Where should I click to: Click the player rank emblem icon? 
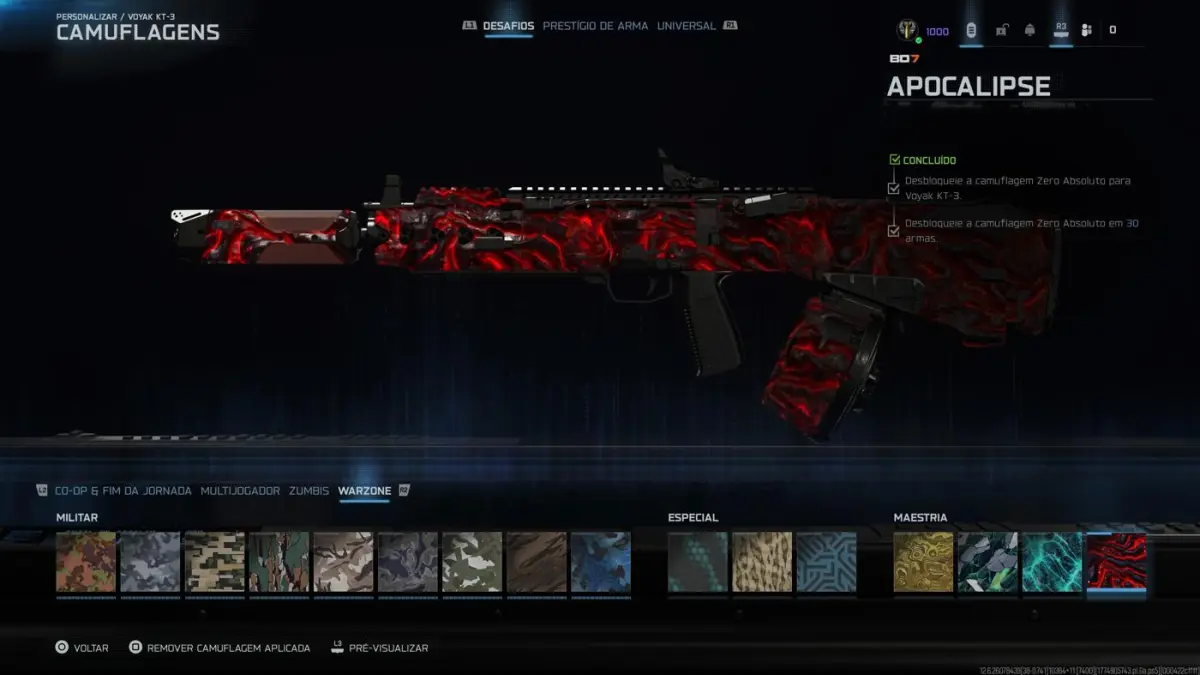pyautogui.click(x=908, y=30)
